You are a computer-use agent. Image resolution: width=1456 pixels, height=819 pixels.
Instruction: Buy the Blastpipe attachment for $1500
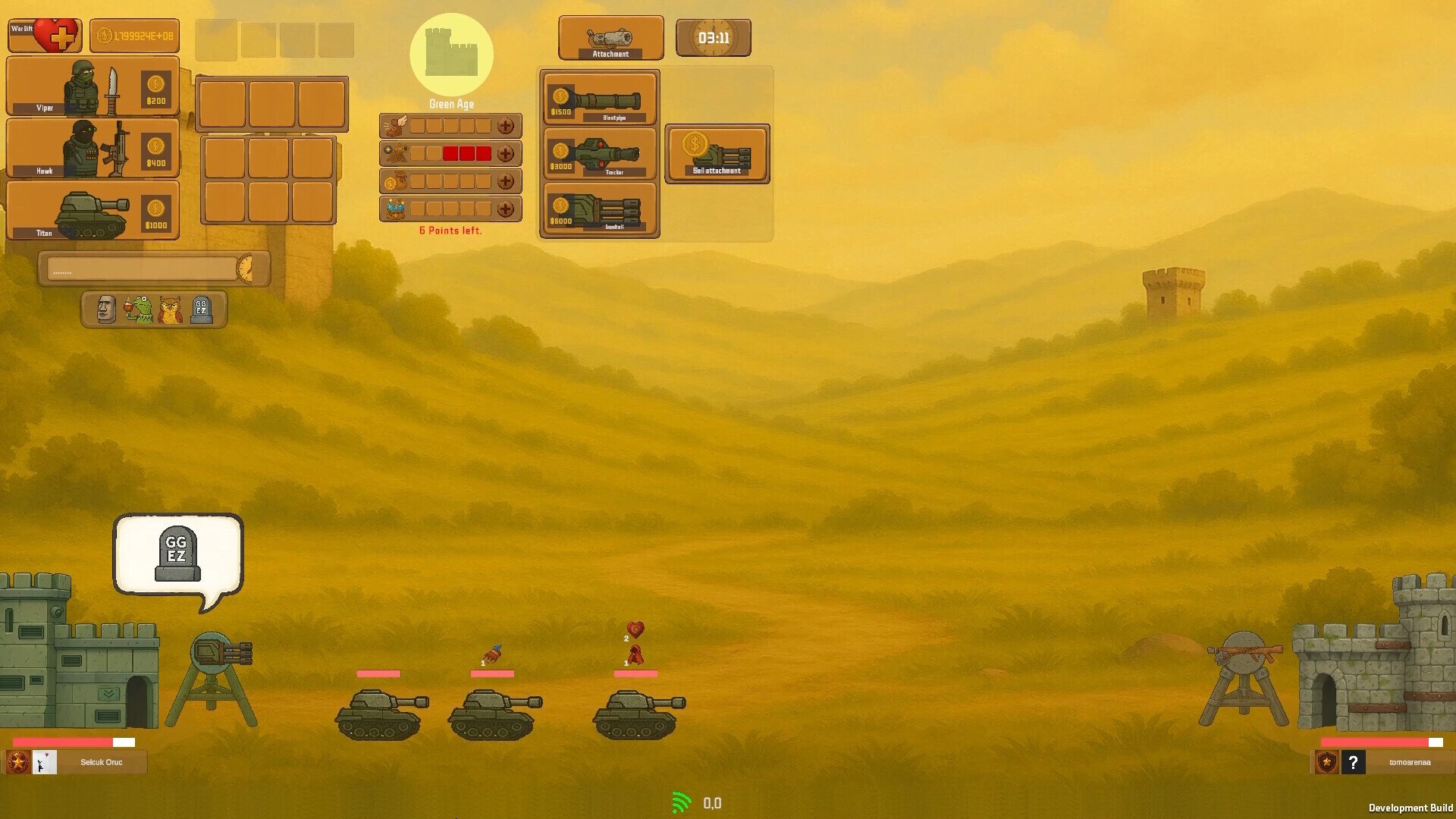click(x=600, y=99)
